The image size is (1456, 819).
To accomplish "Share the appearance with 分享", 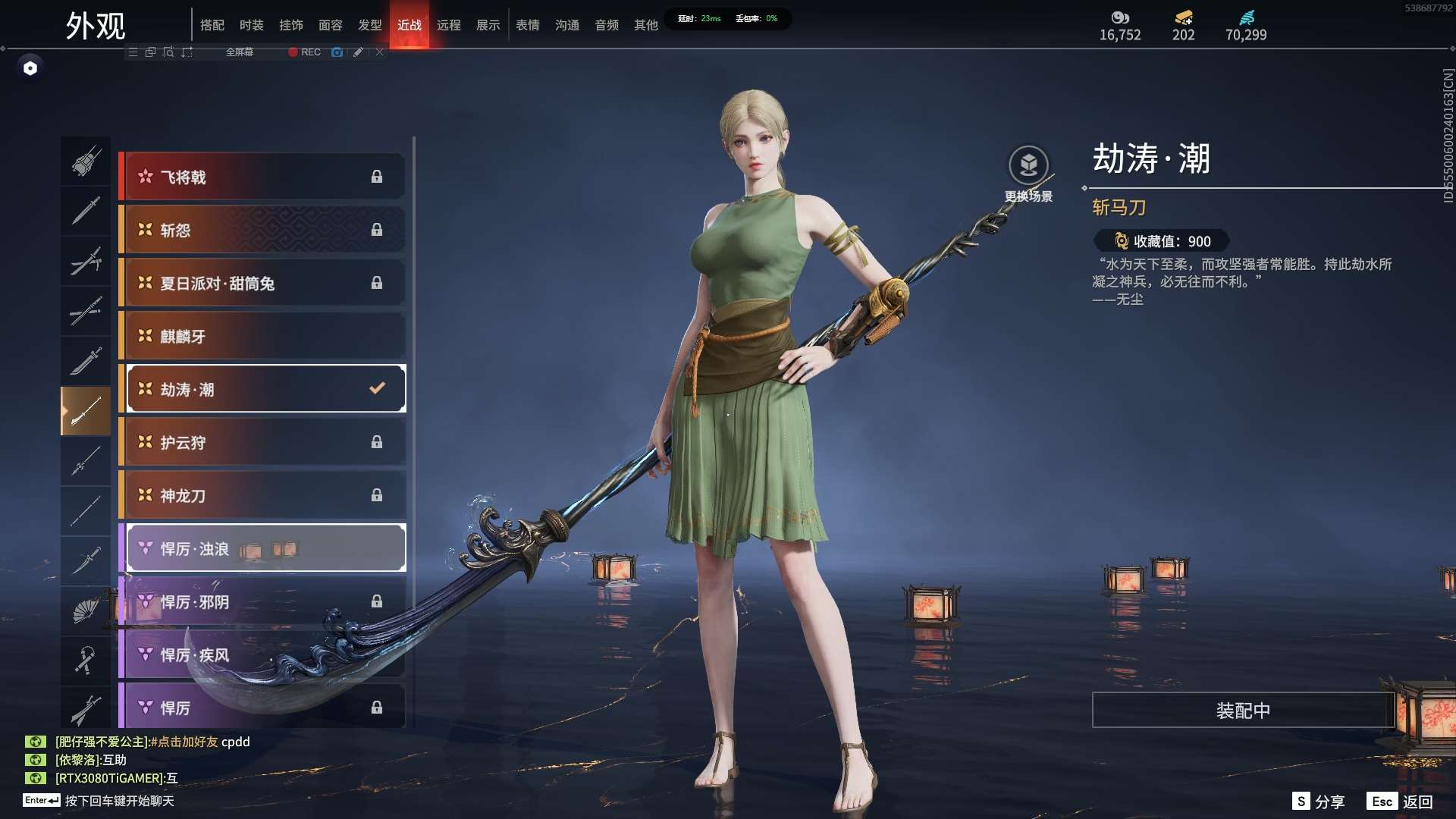I will (x=1319, y=802).
